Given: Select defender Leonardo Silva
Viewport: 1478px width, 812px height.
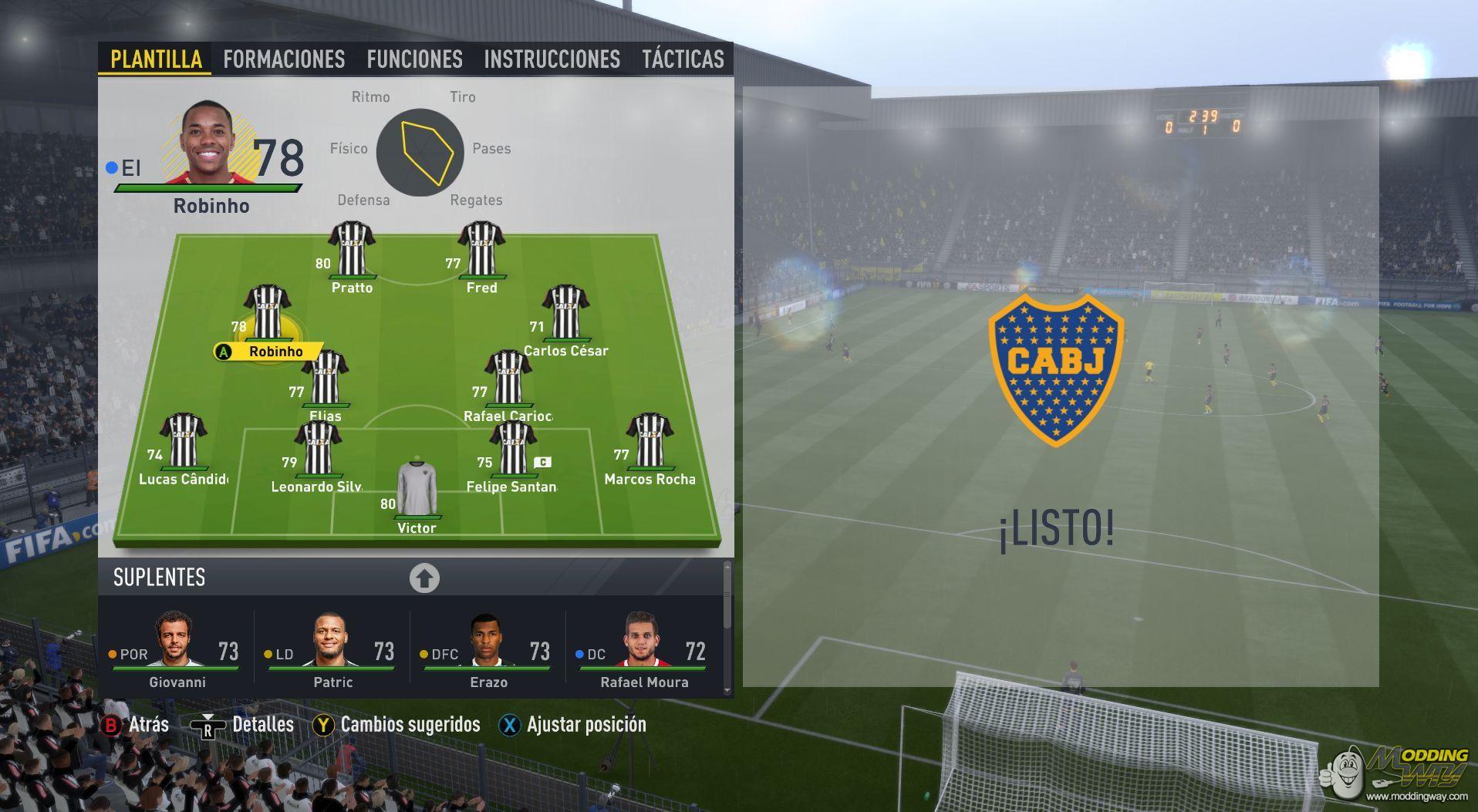Looking at the screenshot, I should tap(317, 449).
